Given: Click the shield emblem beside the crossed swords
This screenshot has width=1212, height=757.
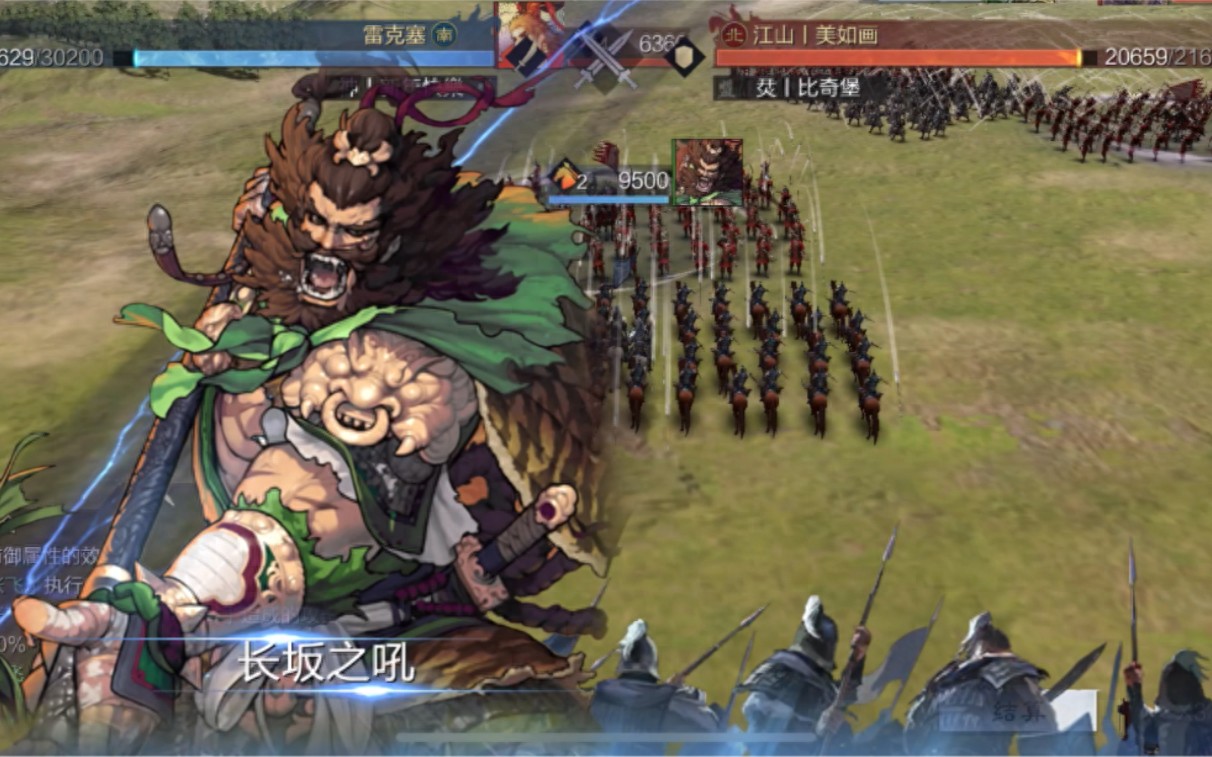Looking at the screenshot, I should coord(685,56).
